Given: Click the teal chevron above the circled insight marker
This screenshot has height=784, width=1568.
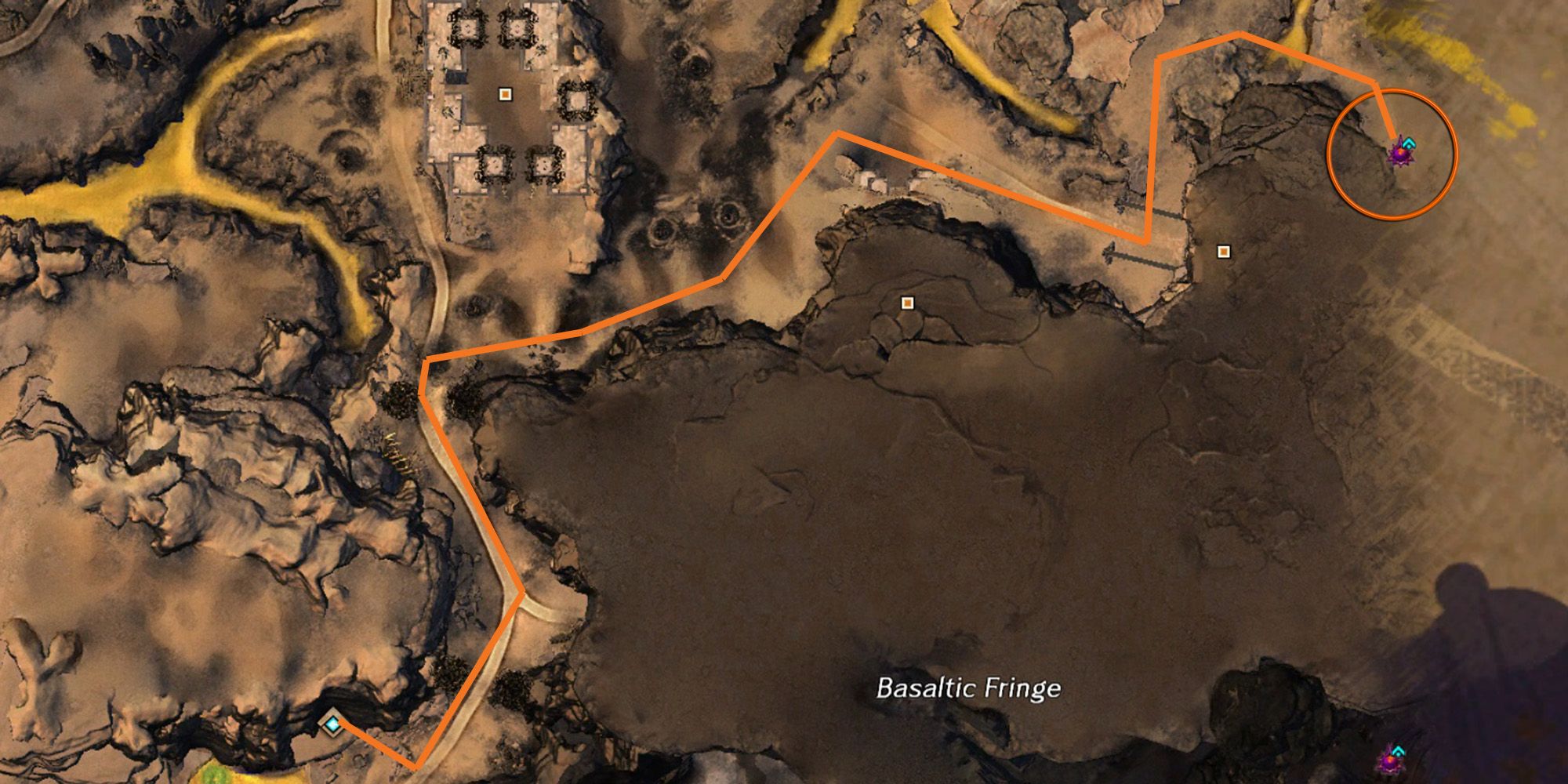Looking at the screenshot, I should click(1408, 143).
